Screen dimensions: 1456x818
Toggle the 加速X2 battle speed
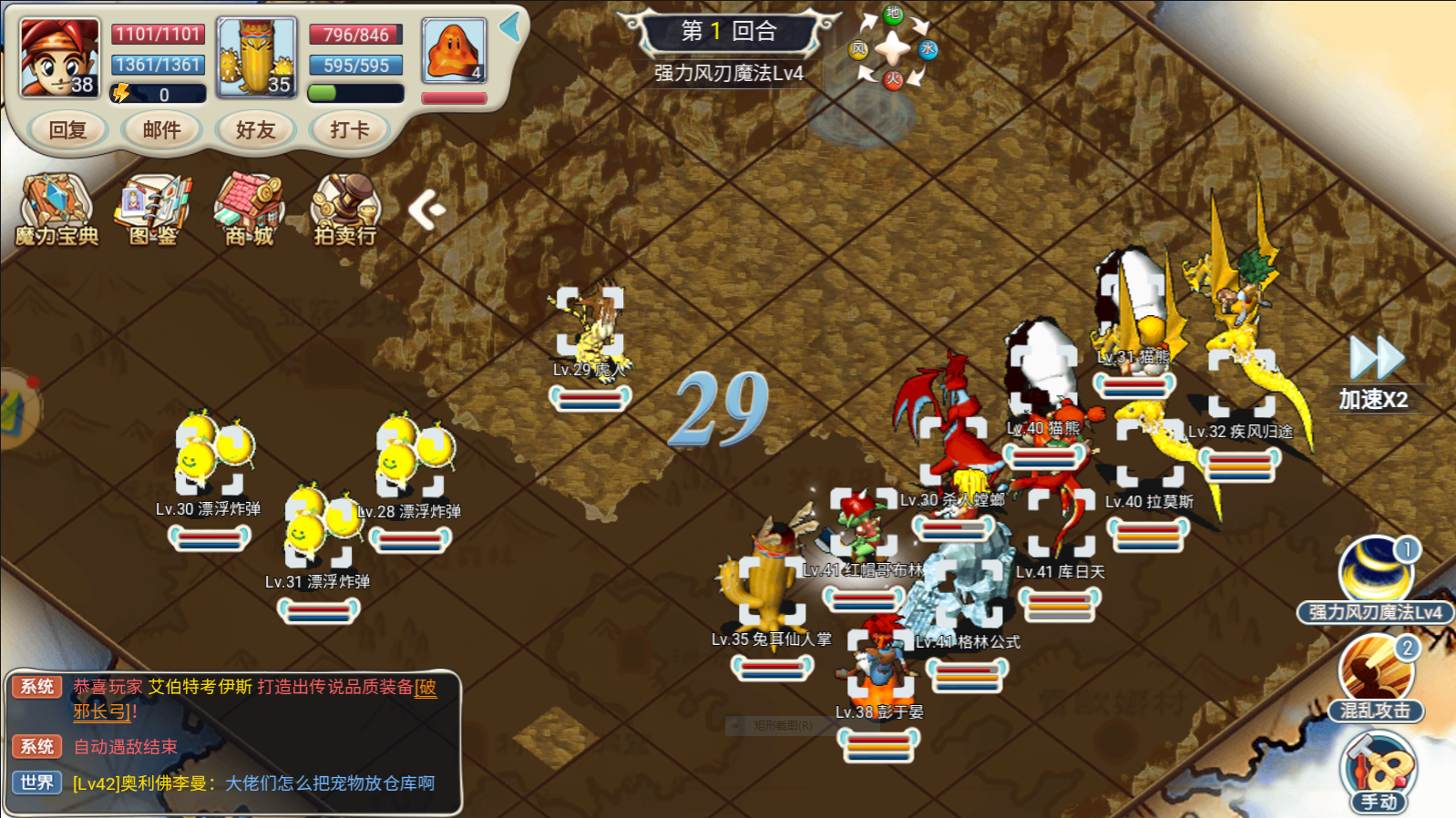[1375, 372]
